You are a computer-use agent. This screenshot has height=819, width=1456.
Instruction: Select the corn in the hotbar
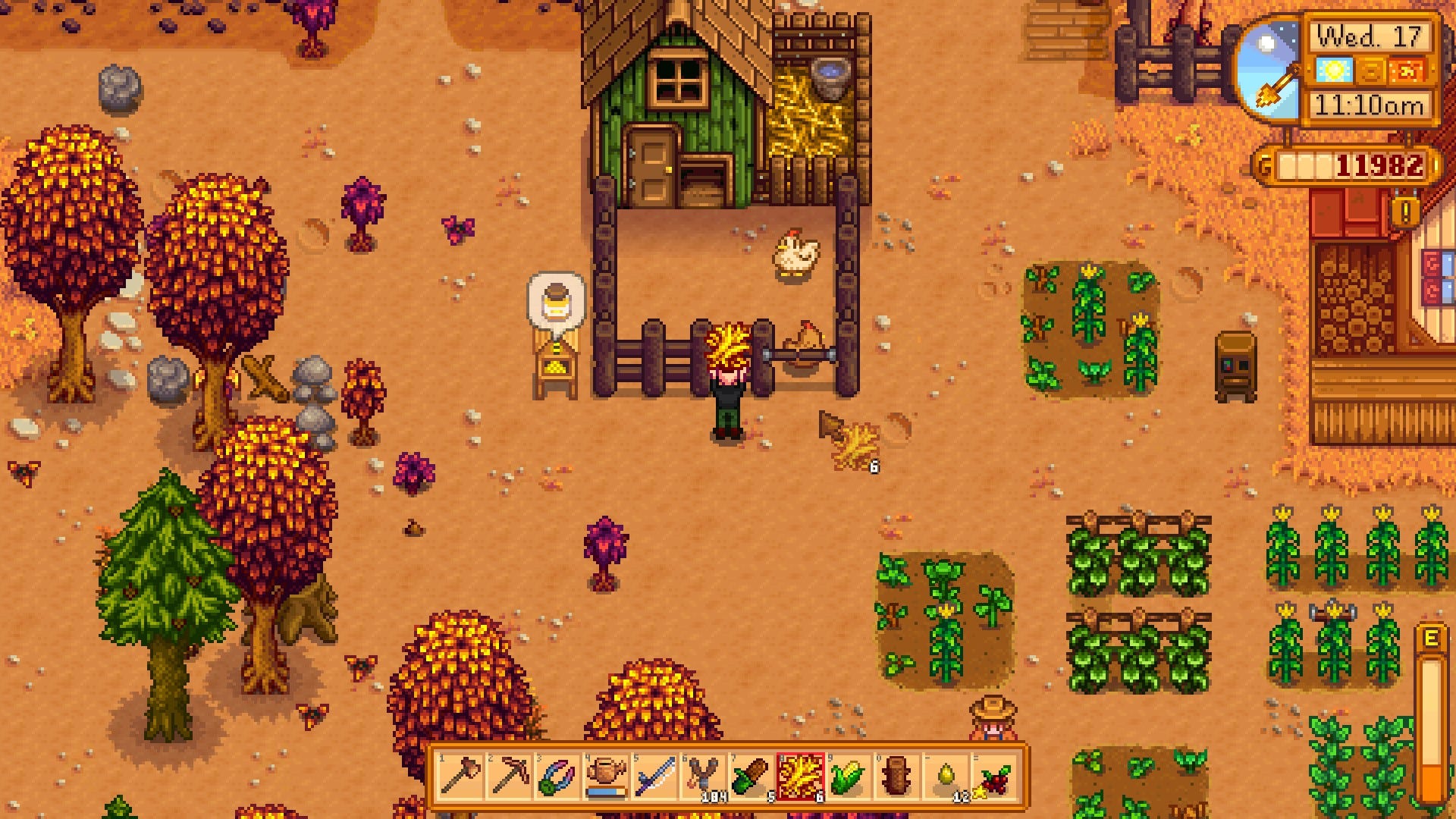pyautogui.click(x=849, y=777)
